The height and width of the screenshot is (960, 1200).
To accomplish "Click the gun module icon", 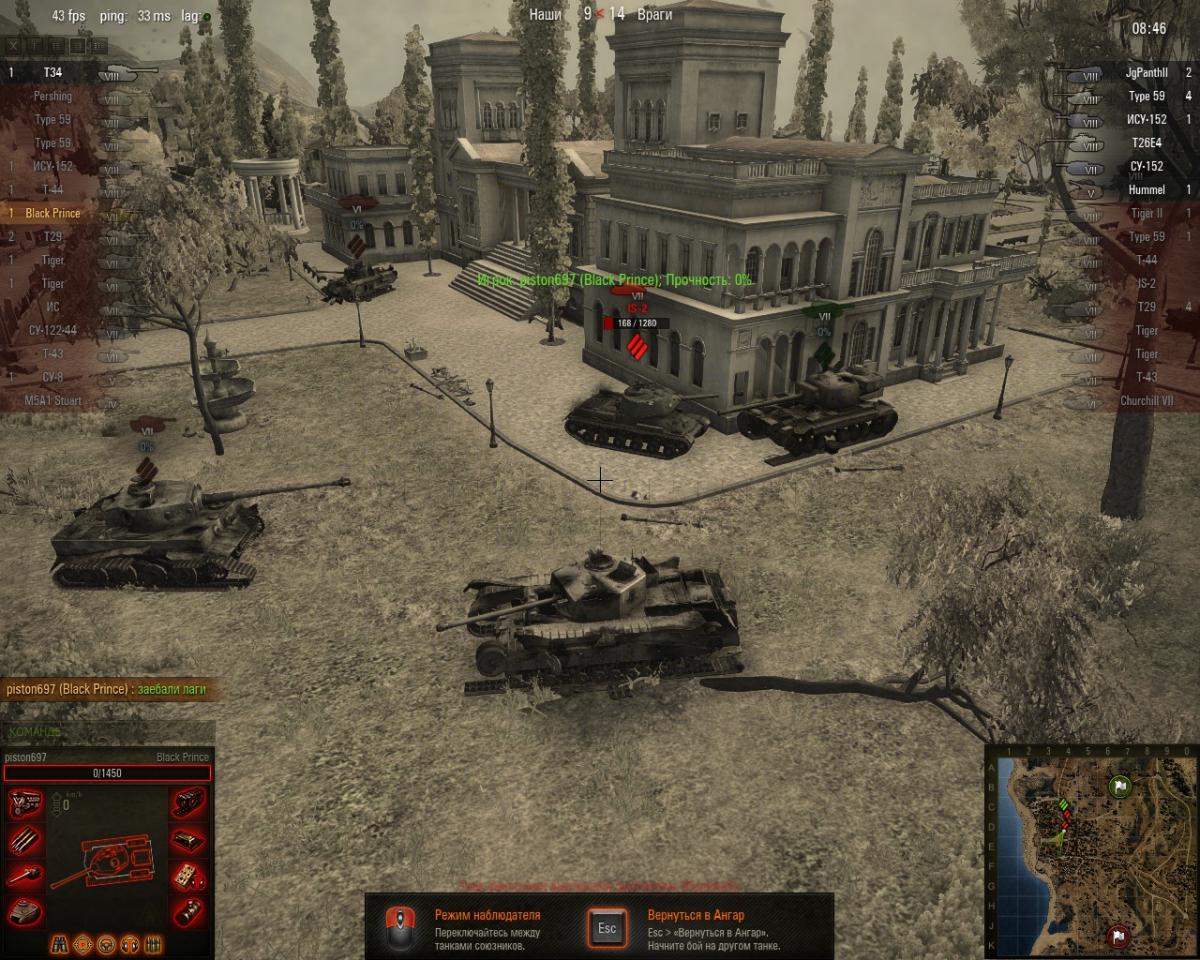I will pyautogui.click(x=24, y=875).
